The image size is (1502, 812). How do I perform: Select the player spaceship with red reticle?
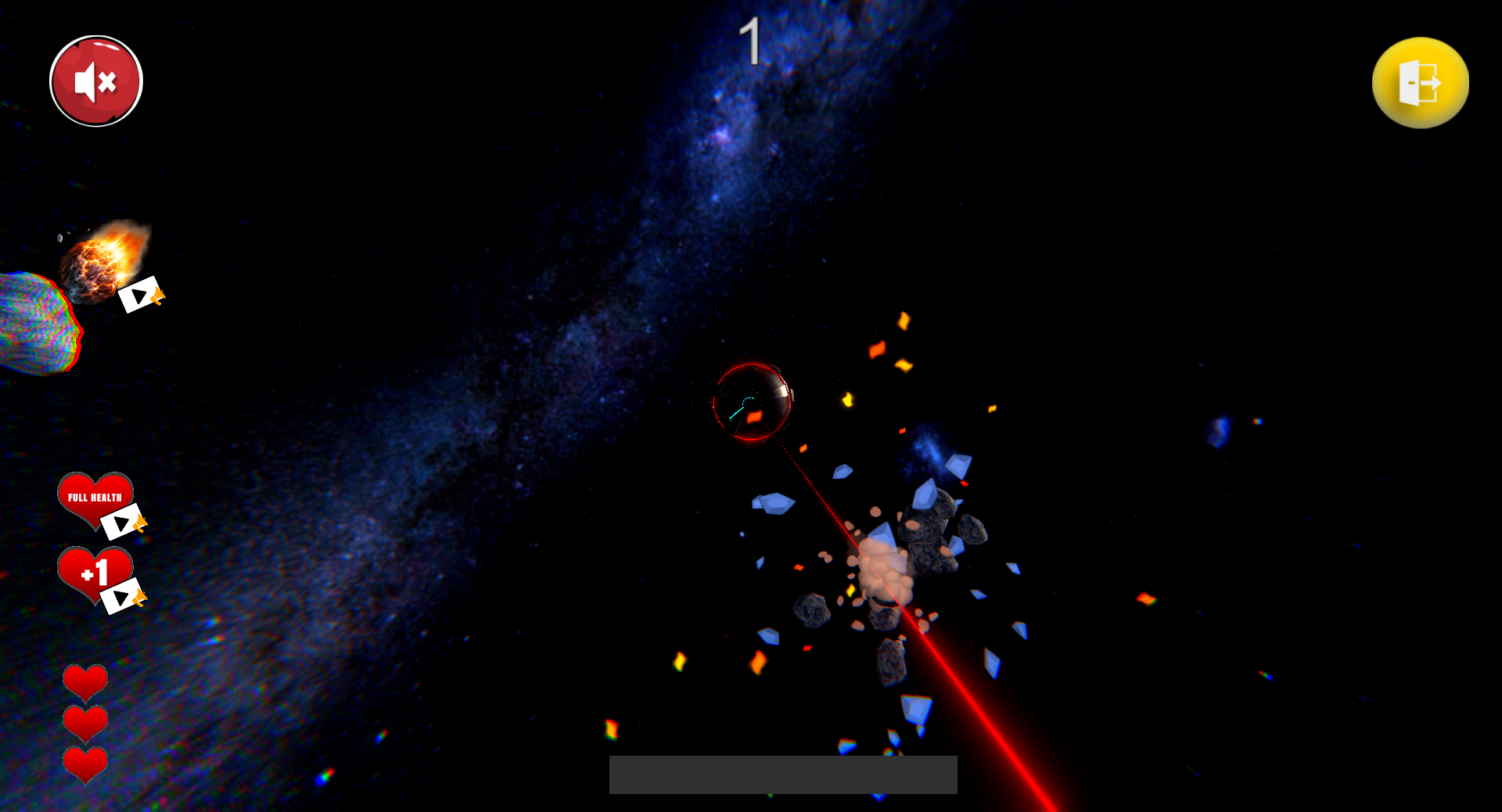tap(751, 401)
